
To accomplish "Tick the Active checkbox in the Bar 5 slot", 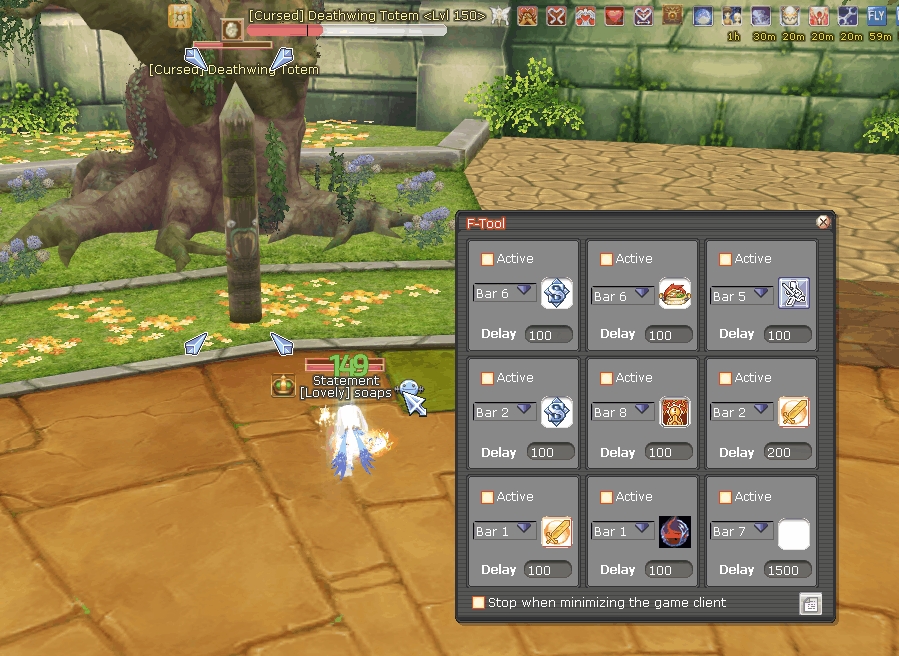I will 725,259.
